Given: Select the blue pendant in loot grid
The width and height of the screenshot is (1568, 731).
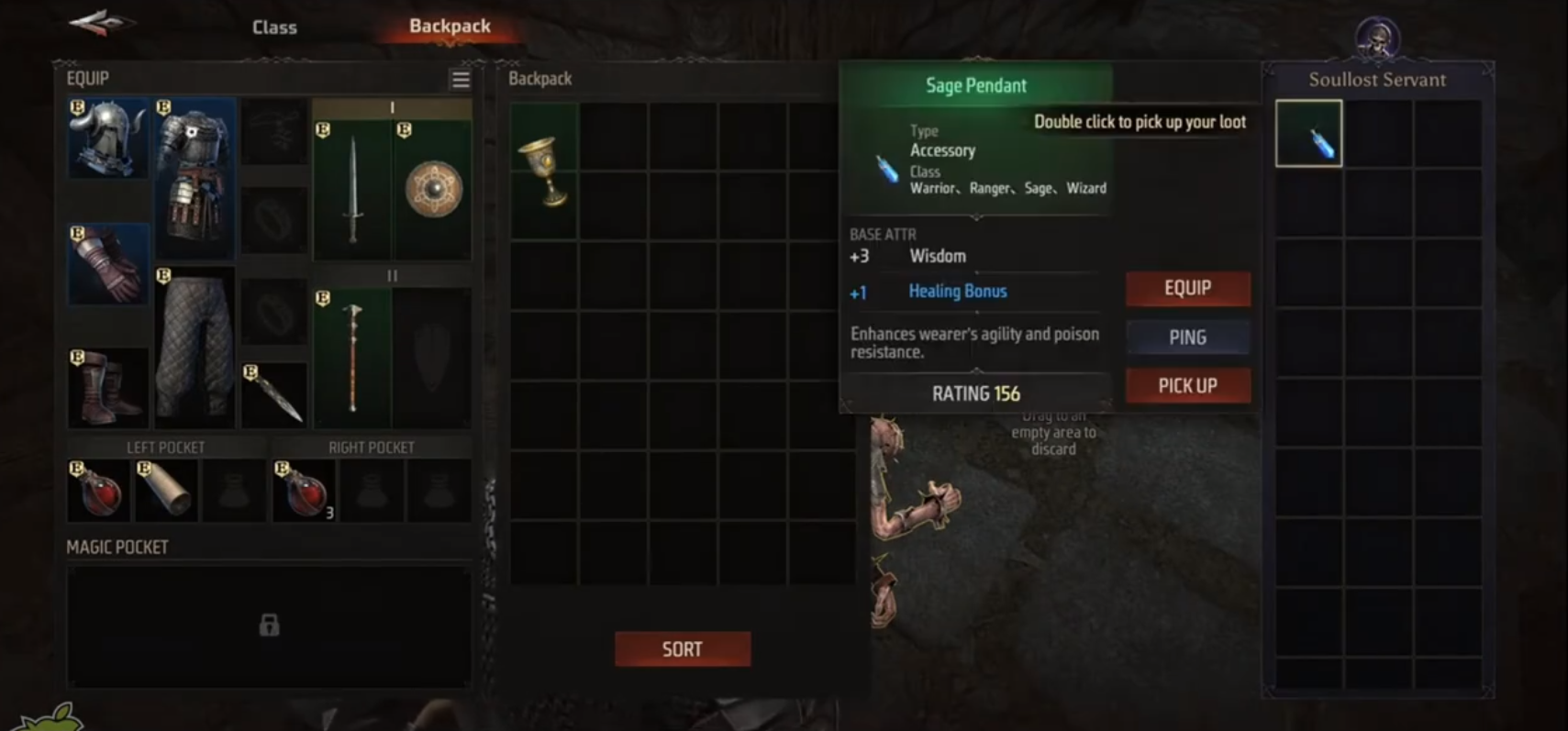Looking at the screenshot, I should click(1309, 134).
